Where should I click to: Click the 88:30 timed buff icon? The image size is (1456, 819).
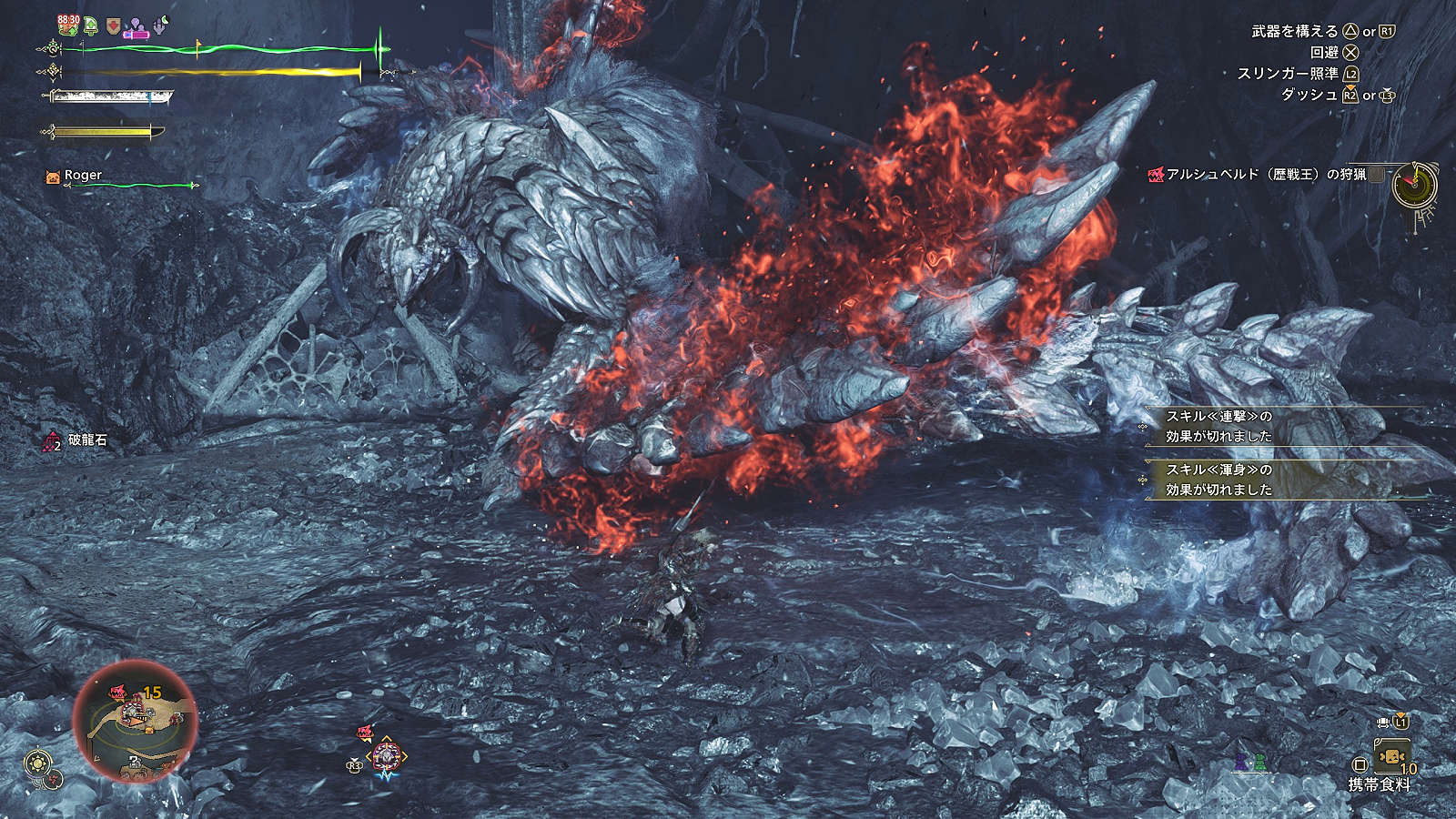(68, 25)
